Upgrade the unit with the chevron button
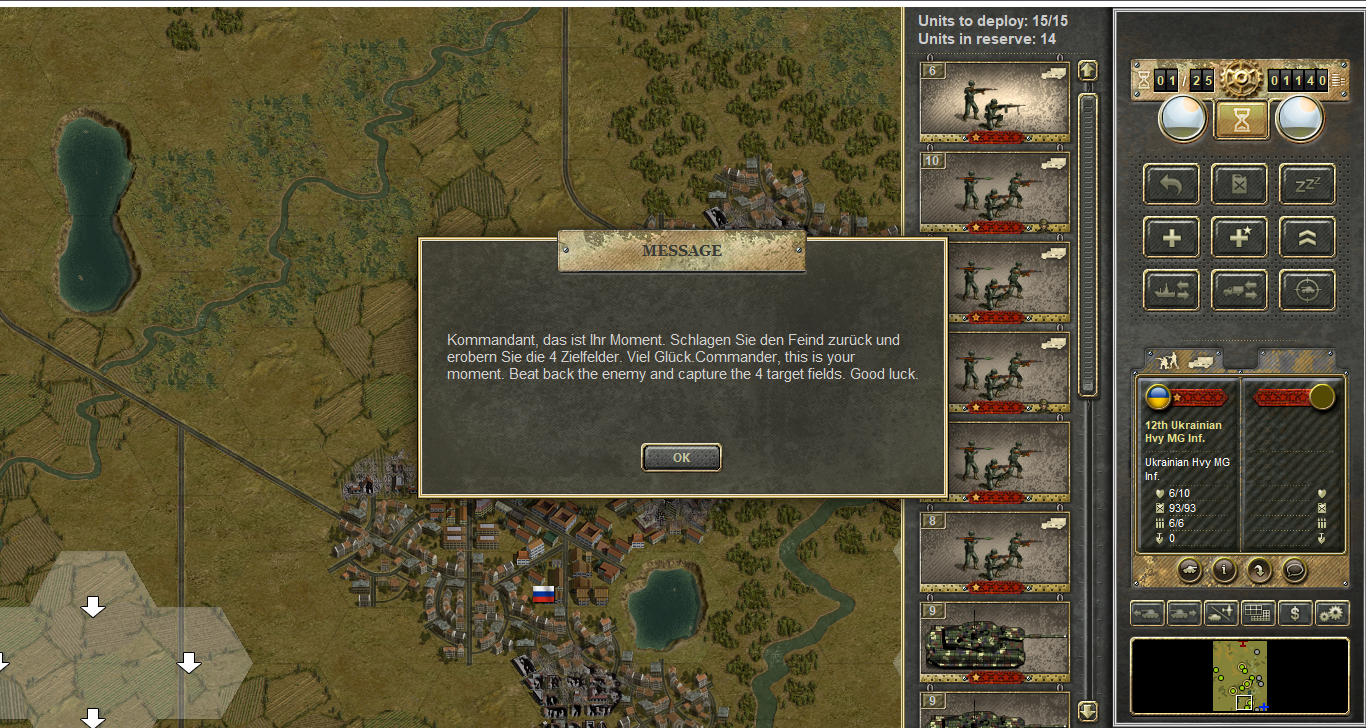This screenshot has height=728, width=1366. [x=1307, y=238]
